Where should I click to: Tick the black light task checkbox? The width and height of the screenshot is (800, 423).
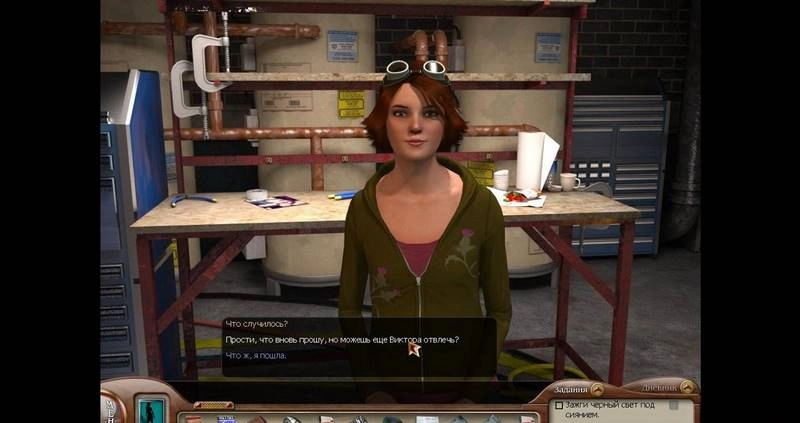[558, 406]
